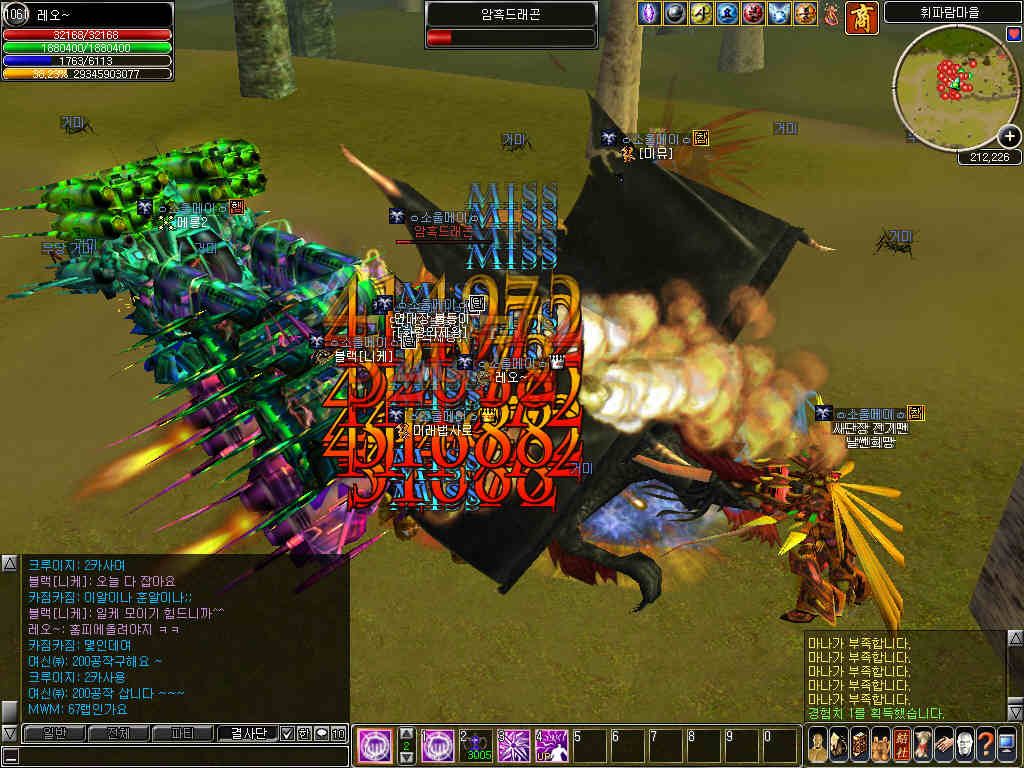Click the purple crystal buff icon
The image size is (1024, 768).
(x=650, y=13)
